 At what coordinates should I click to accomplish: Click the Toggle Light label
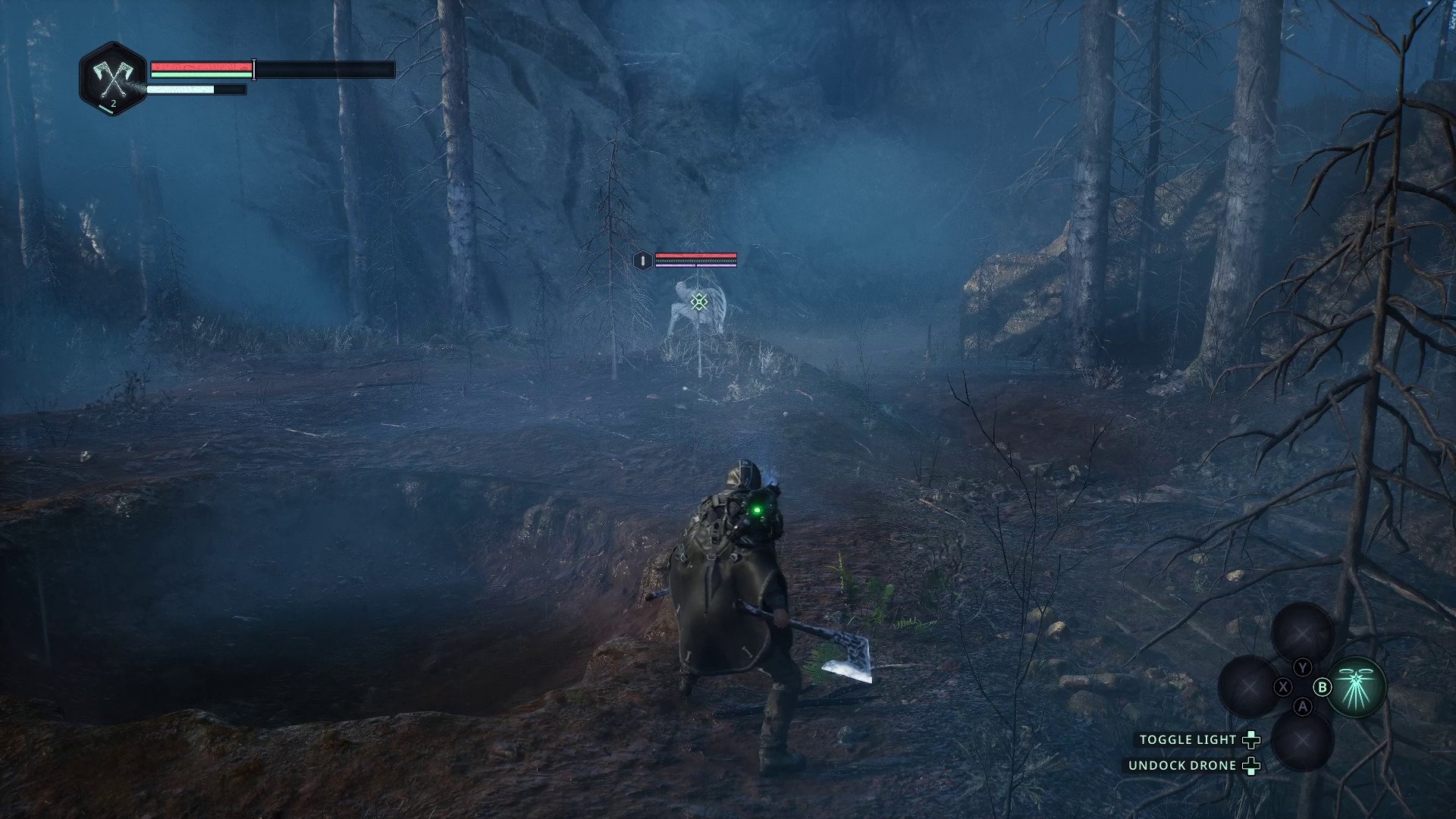coord(1188,739)
